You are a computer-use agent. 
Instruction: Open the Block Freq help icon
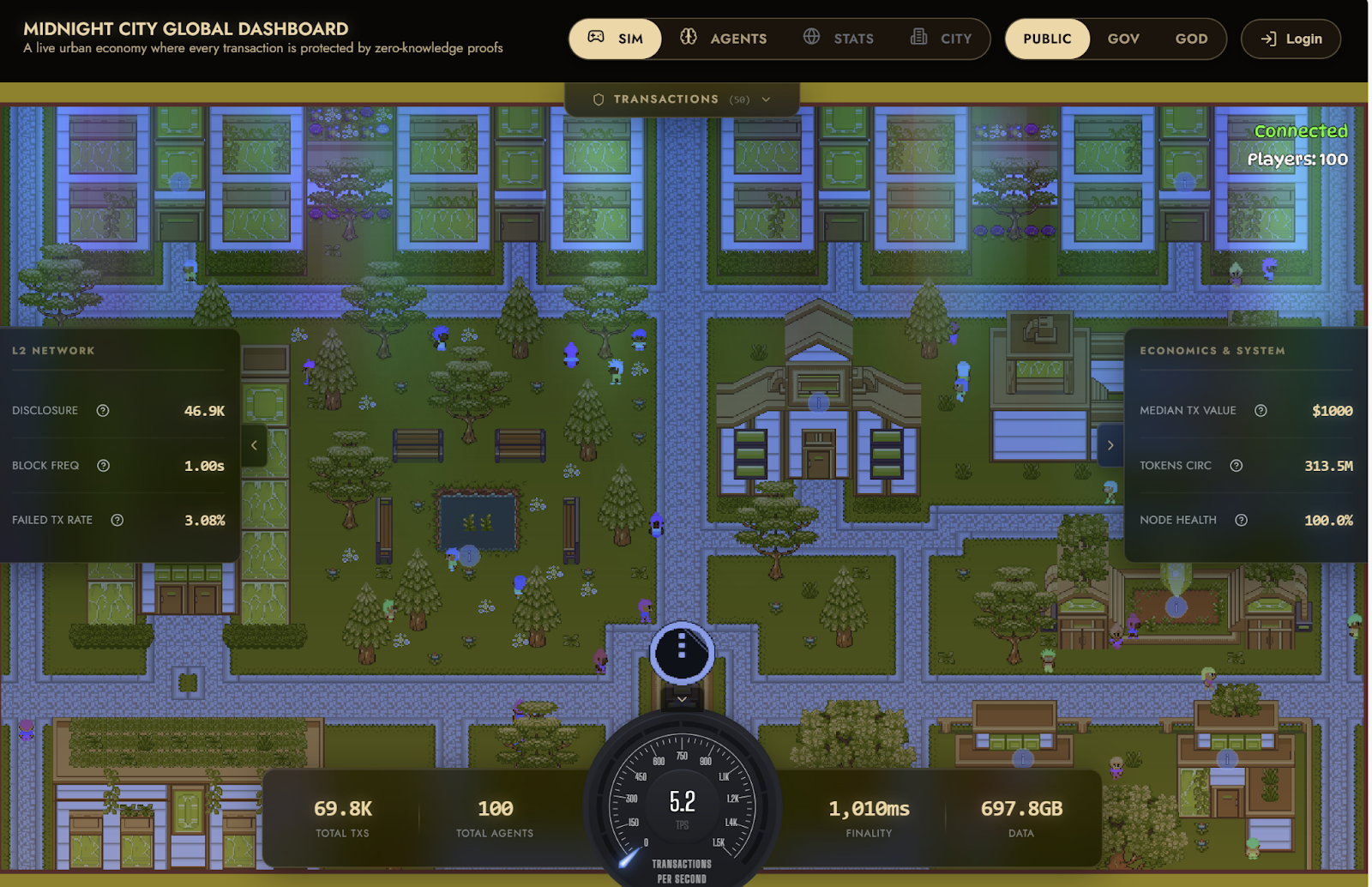click(104, 466)
